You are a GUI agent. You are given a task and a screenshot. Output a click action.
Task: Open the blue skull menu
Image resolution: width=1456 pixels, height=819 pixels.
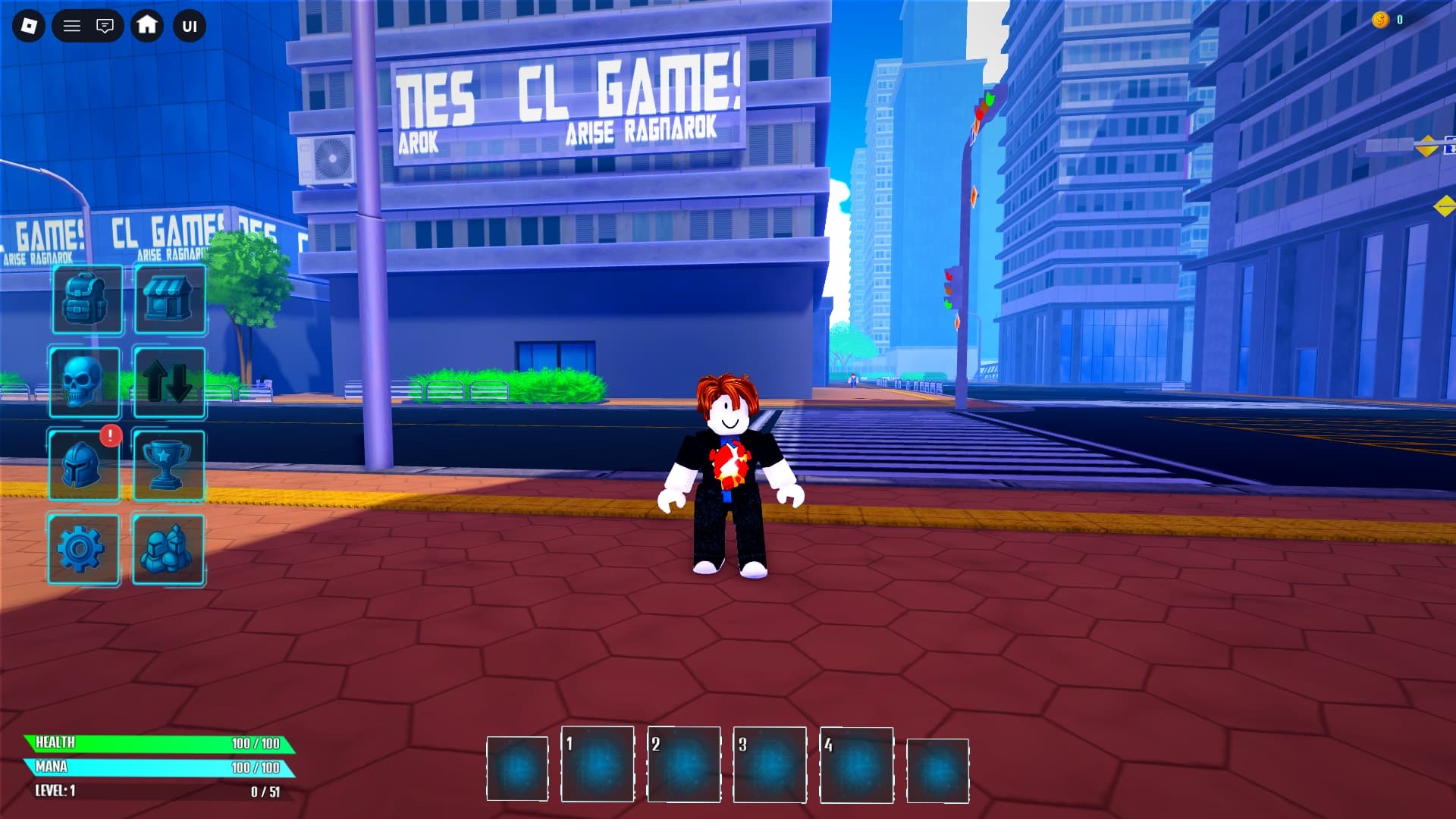(84, 382)
